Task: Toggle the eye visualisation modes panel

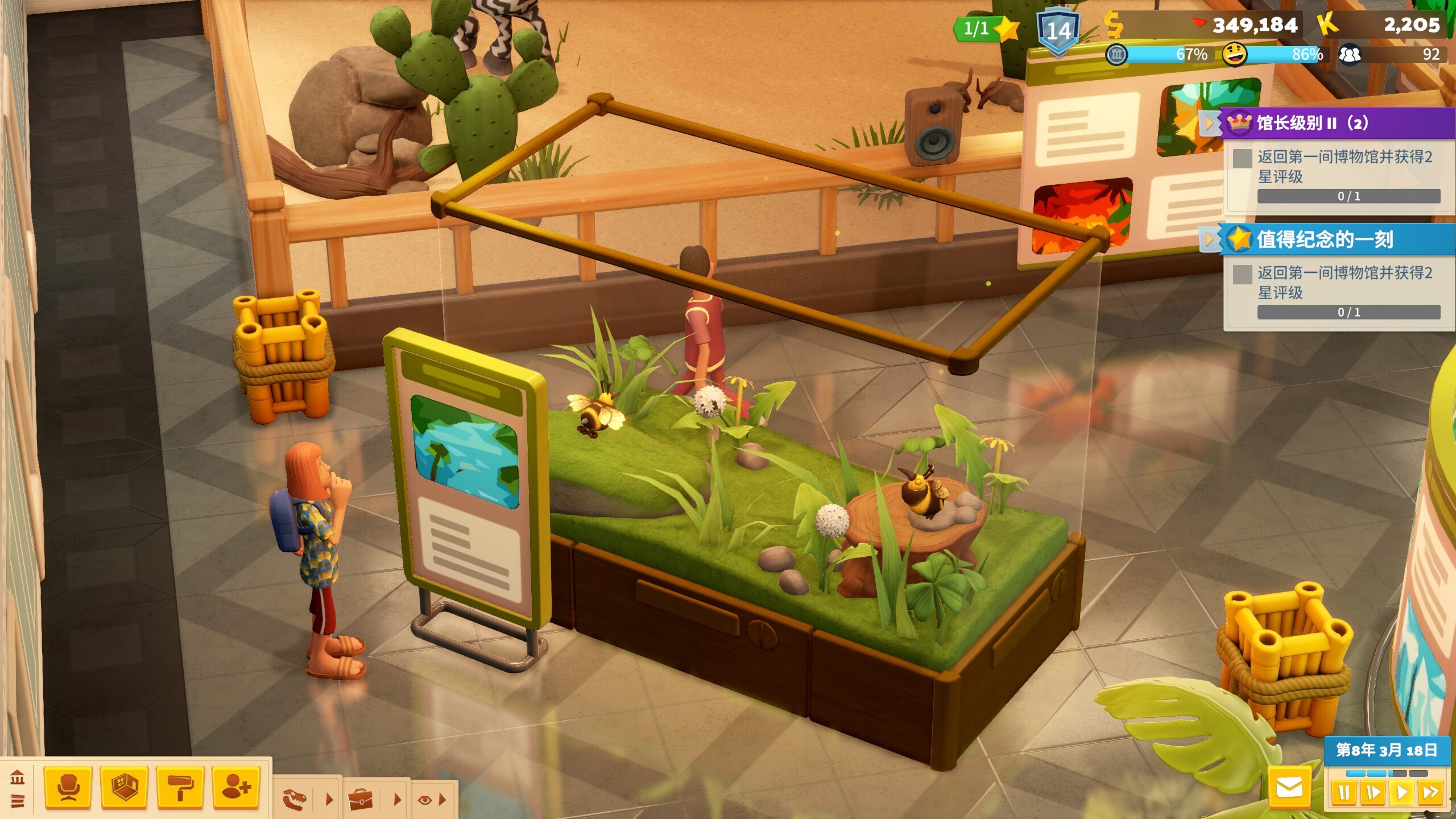Action: [425, 800]
